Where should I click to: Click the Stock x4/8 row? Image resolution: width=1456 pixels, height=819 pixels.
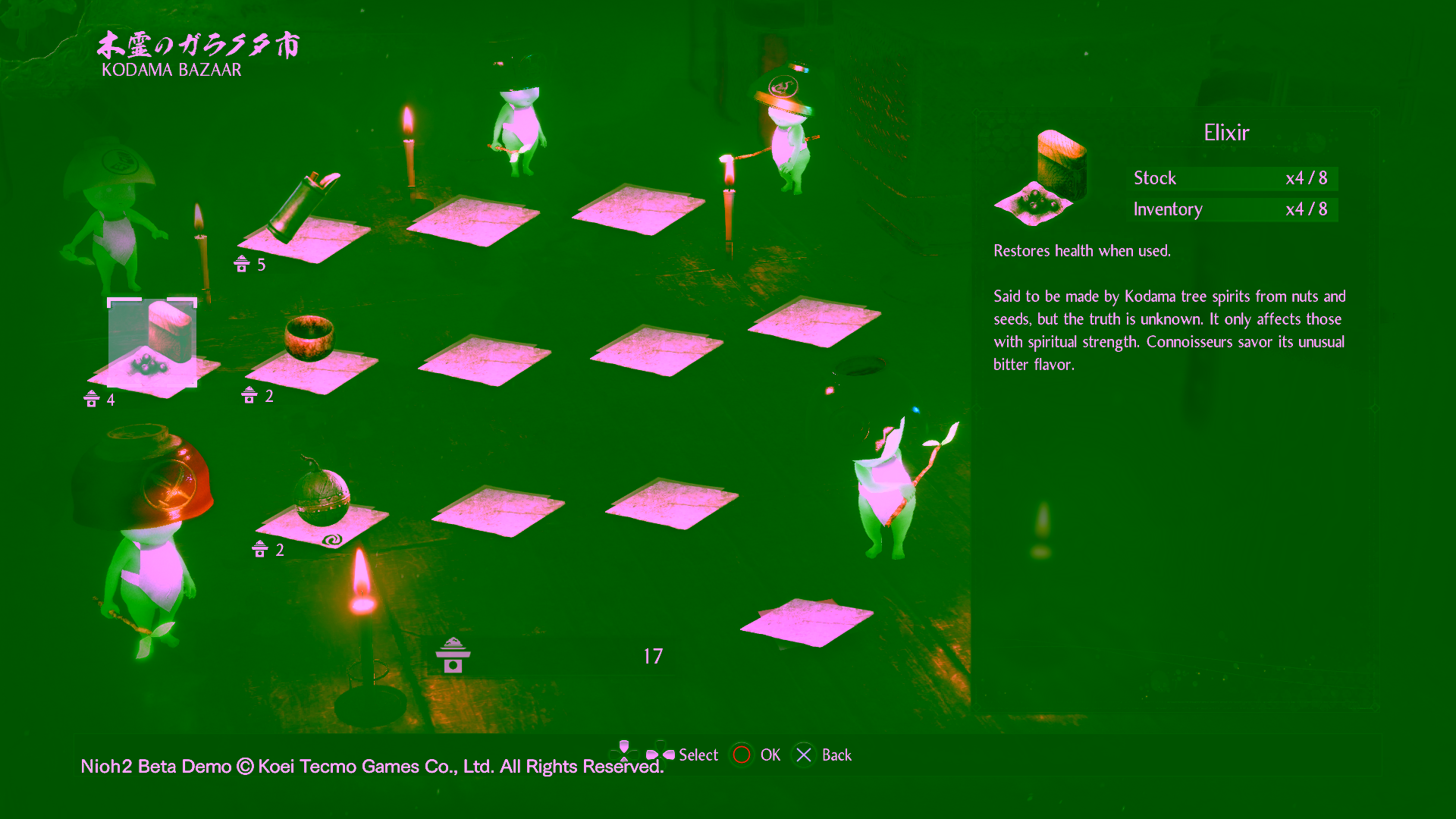(x=1232, y=178)
